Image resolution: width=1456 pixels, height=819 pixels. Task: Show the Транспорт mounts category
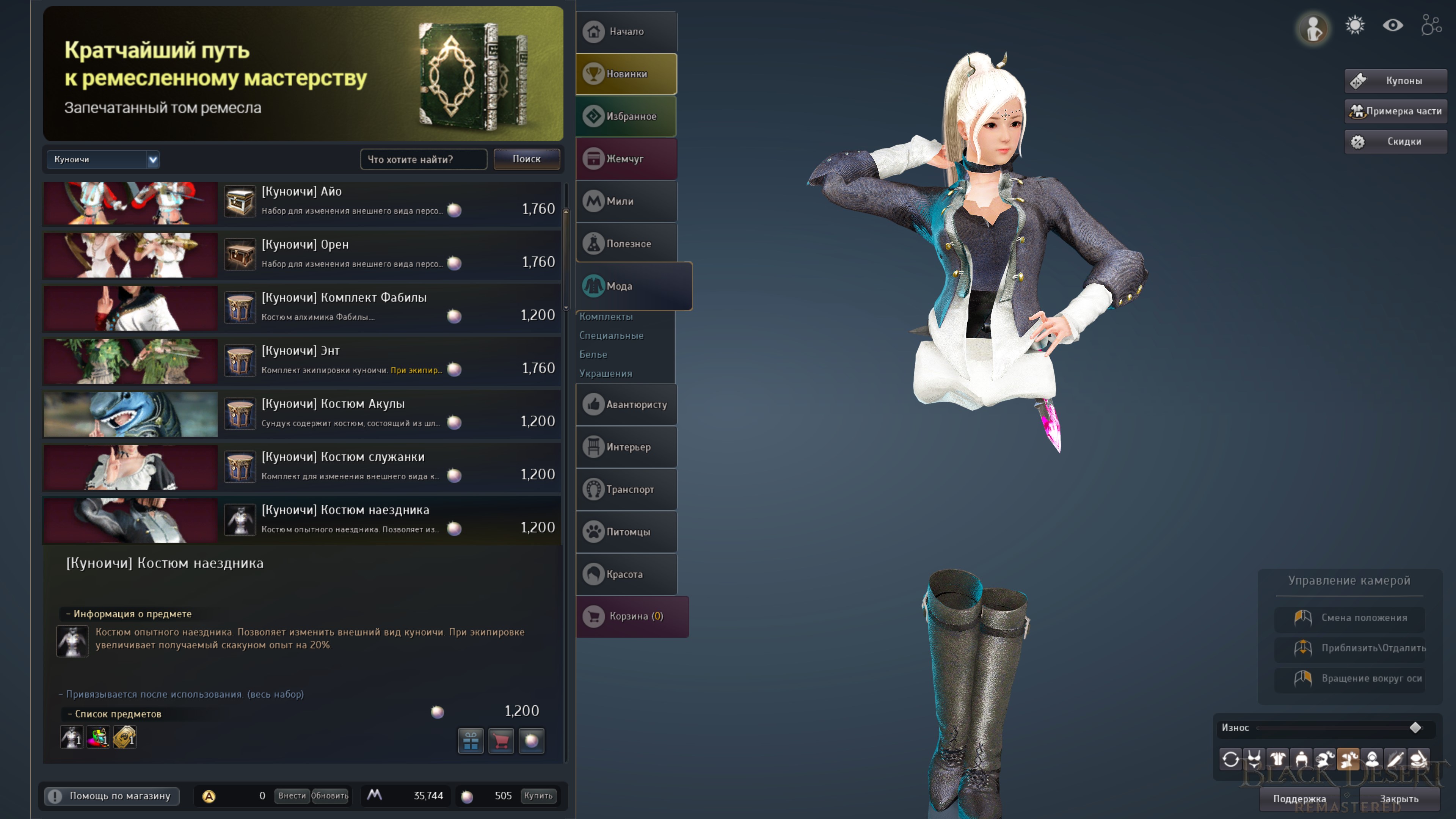(626, 490)
